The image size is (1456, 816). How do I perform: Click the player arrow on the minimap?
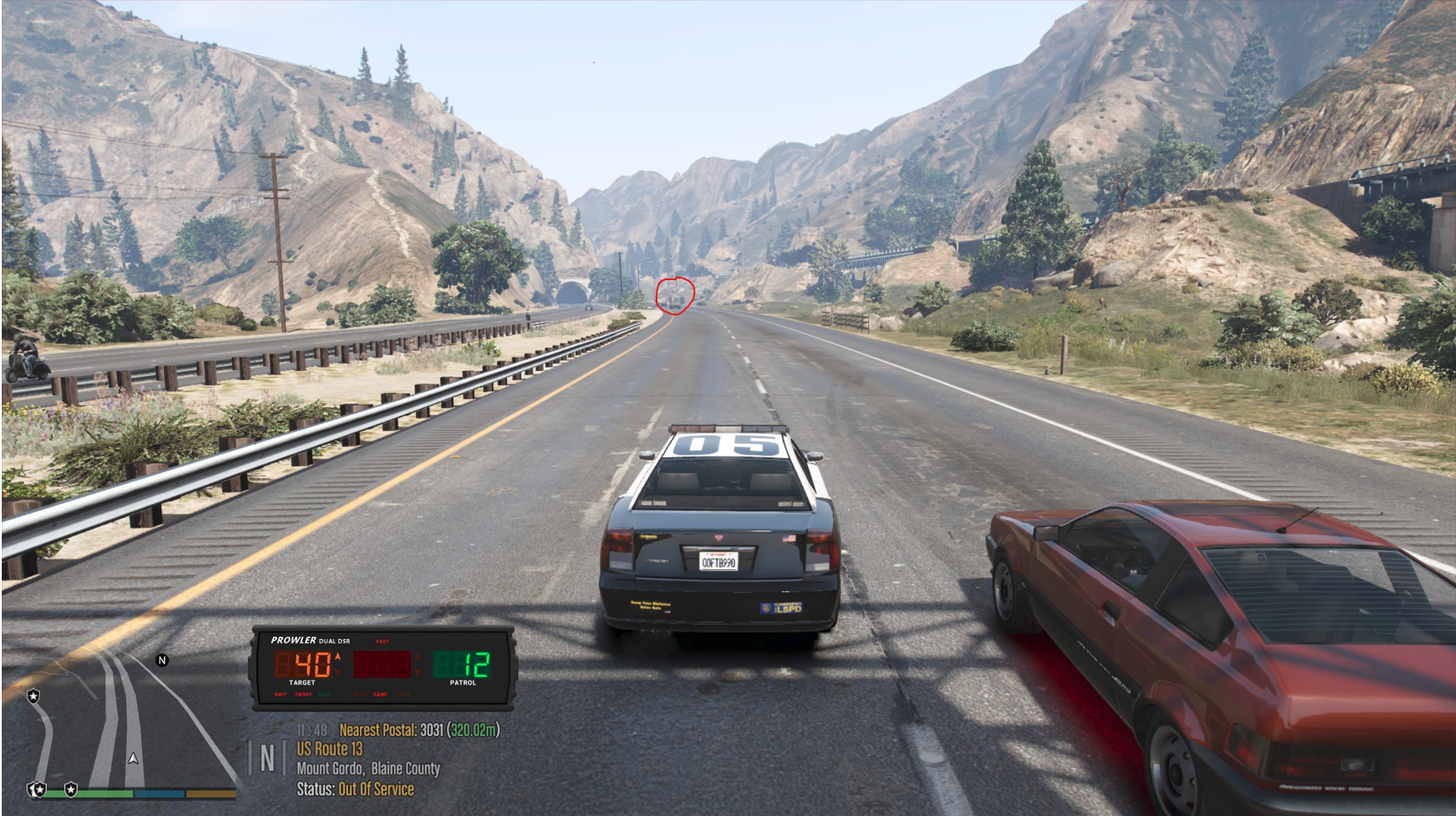[133, 758]
